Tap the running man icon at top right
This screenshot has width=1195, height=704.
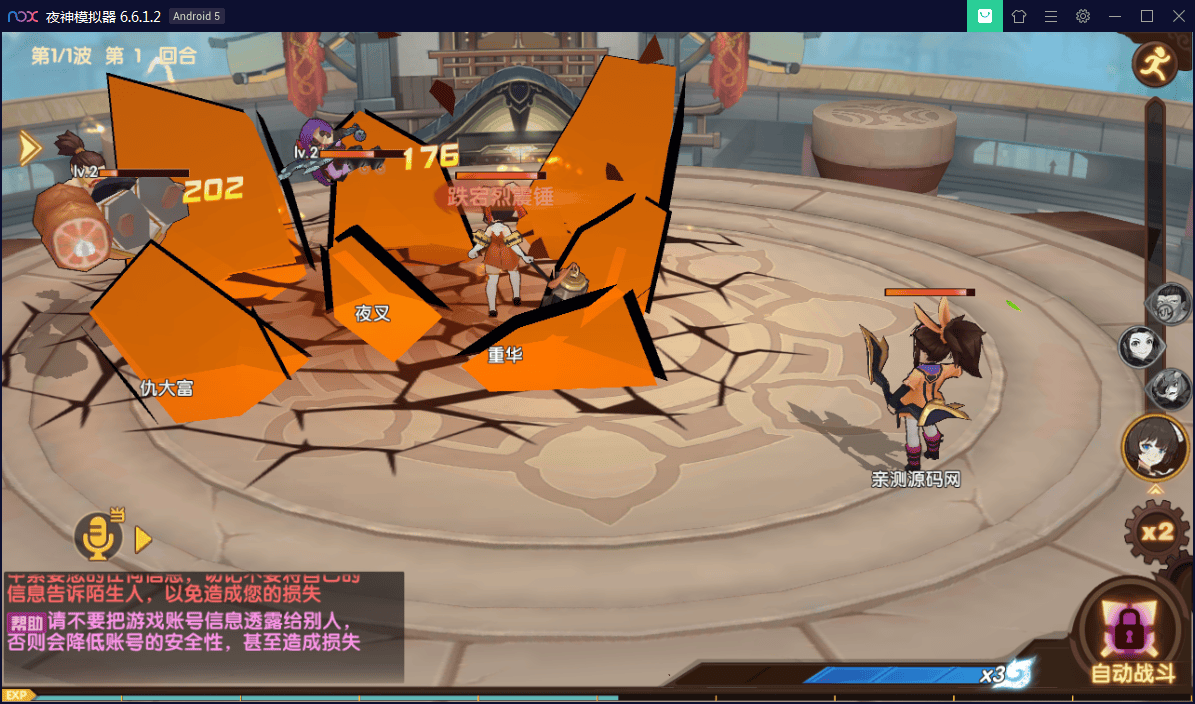pos(1154,66)
